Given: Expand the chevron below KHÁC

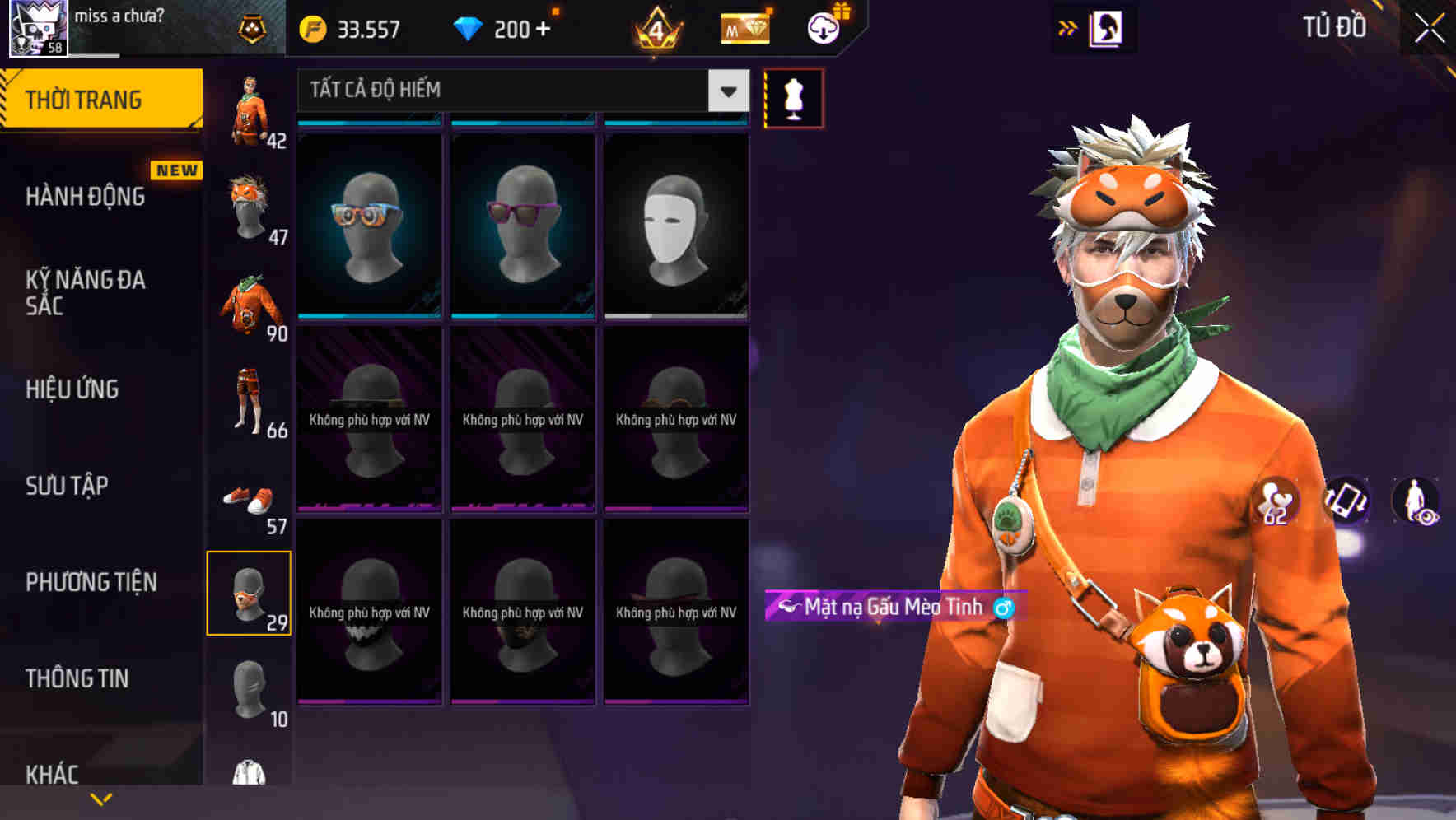Looking at the screenshot, I should pos(100,799).
